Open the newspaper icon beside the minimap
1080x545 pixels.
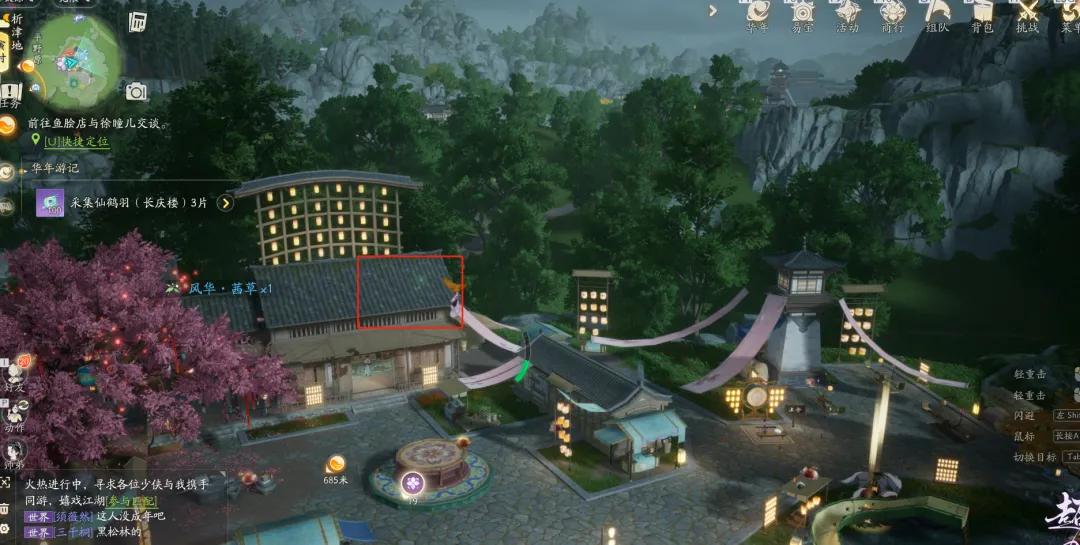(x=138, y=22)
